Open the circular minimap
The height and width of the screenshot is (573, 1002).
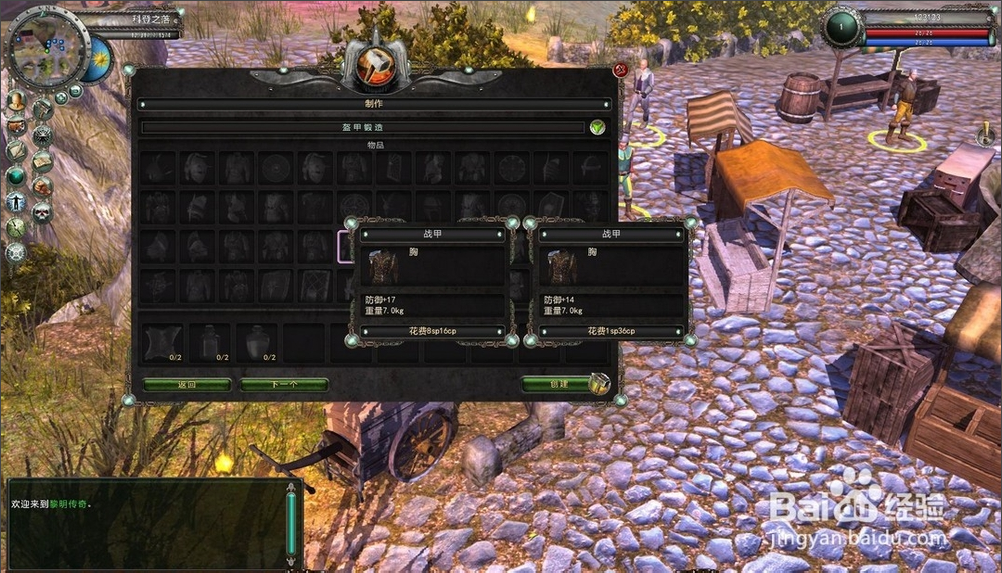pyautogui.click(x=46, y=49)
